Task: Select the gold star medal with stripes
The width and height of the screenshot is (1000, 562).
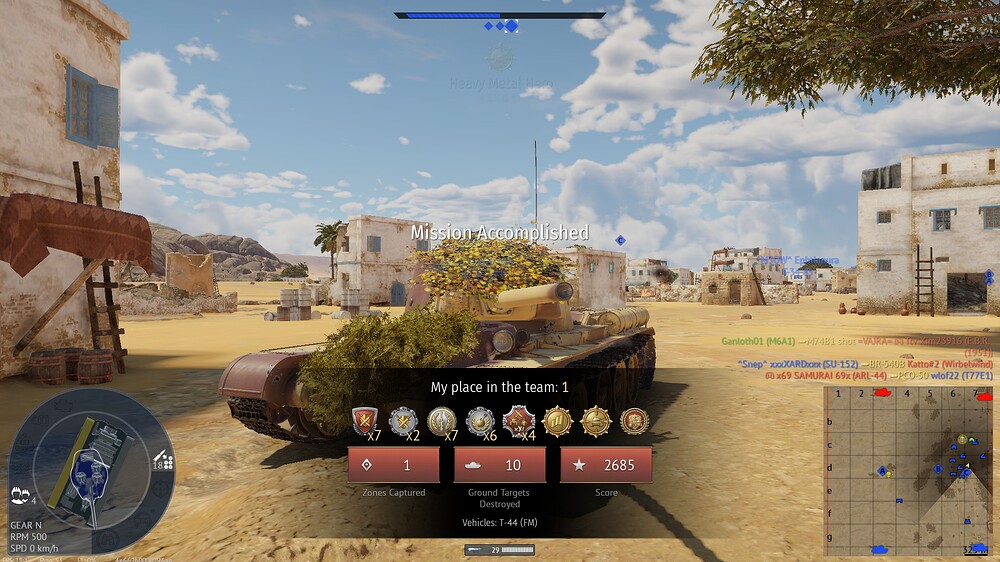Action: [x=557, y=421]
